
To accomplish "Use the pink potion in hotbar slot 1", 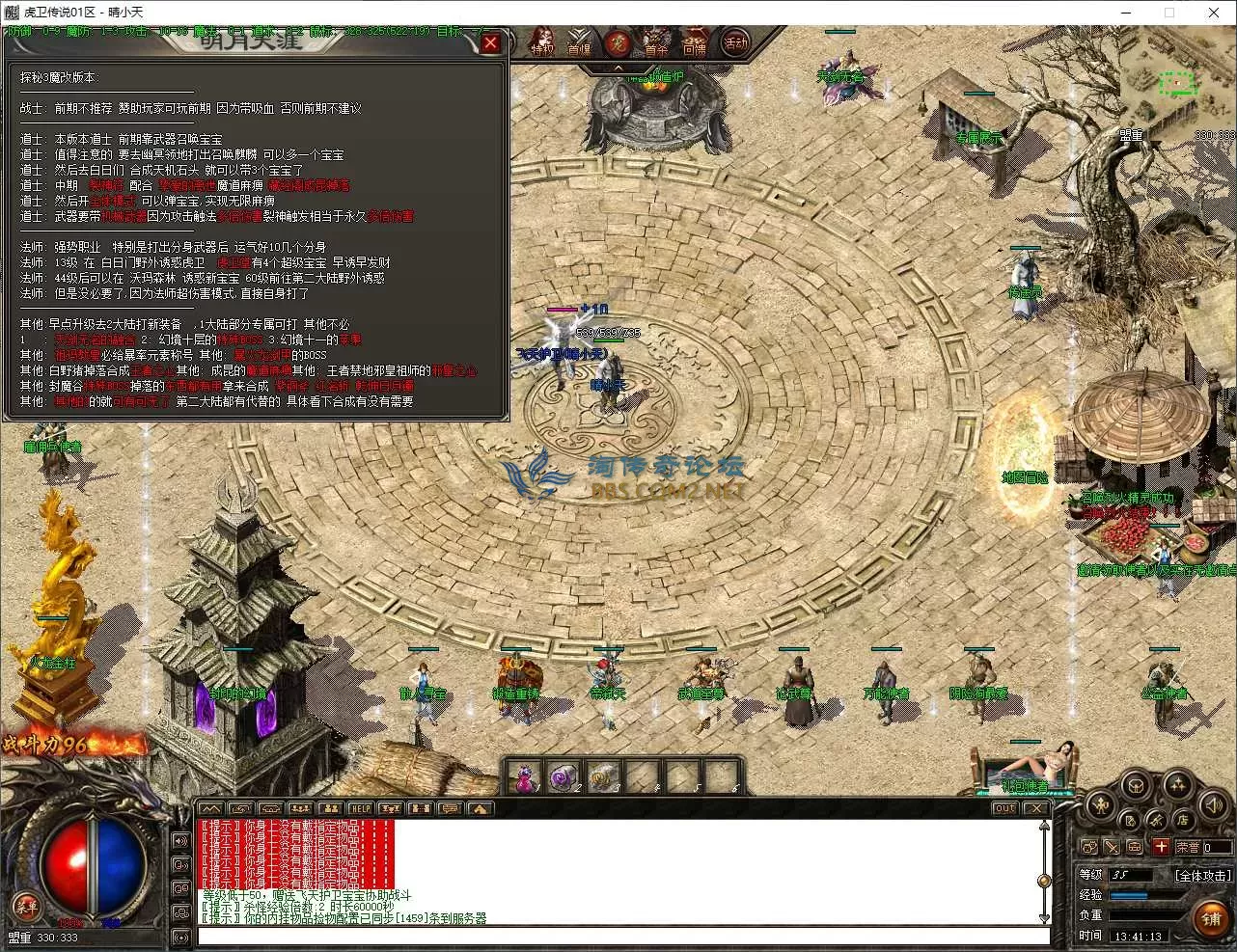I will click(524, 776).
